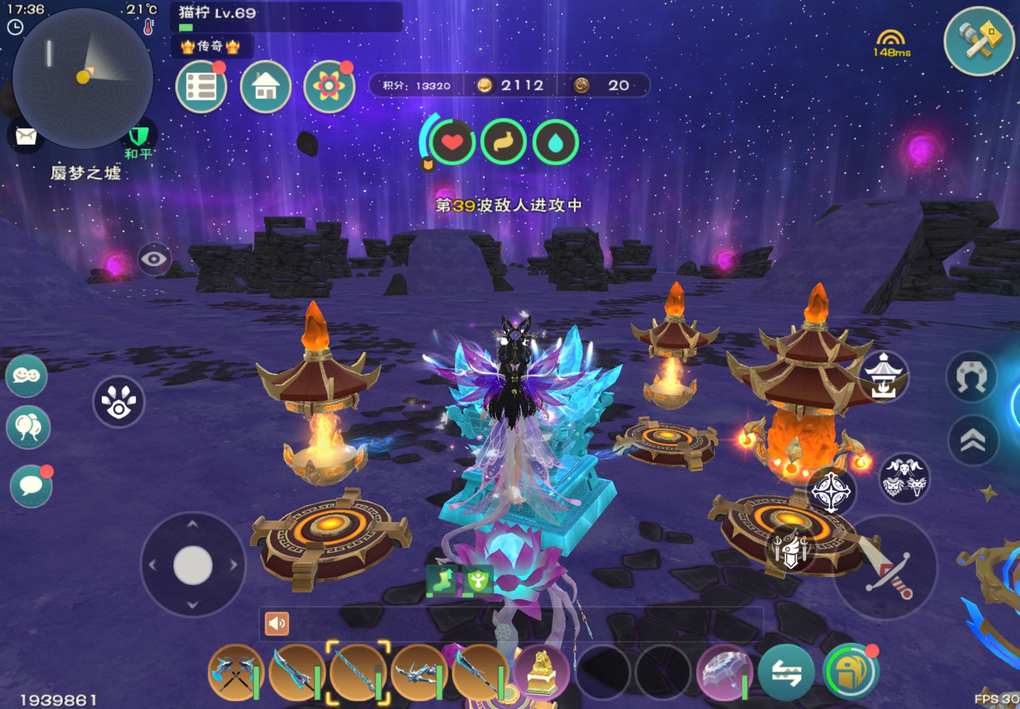This screenshot has width=1020, height=709.
Task: Toggle the speaker sound icon
Action: [x=277, y=624]
